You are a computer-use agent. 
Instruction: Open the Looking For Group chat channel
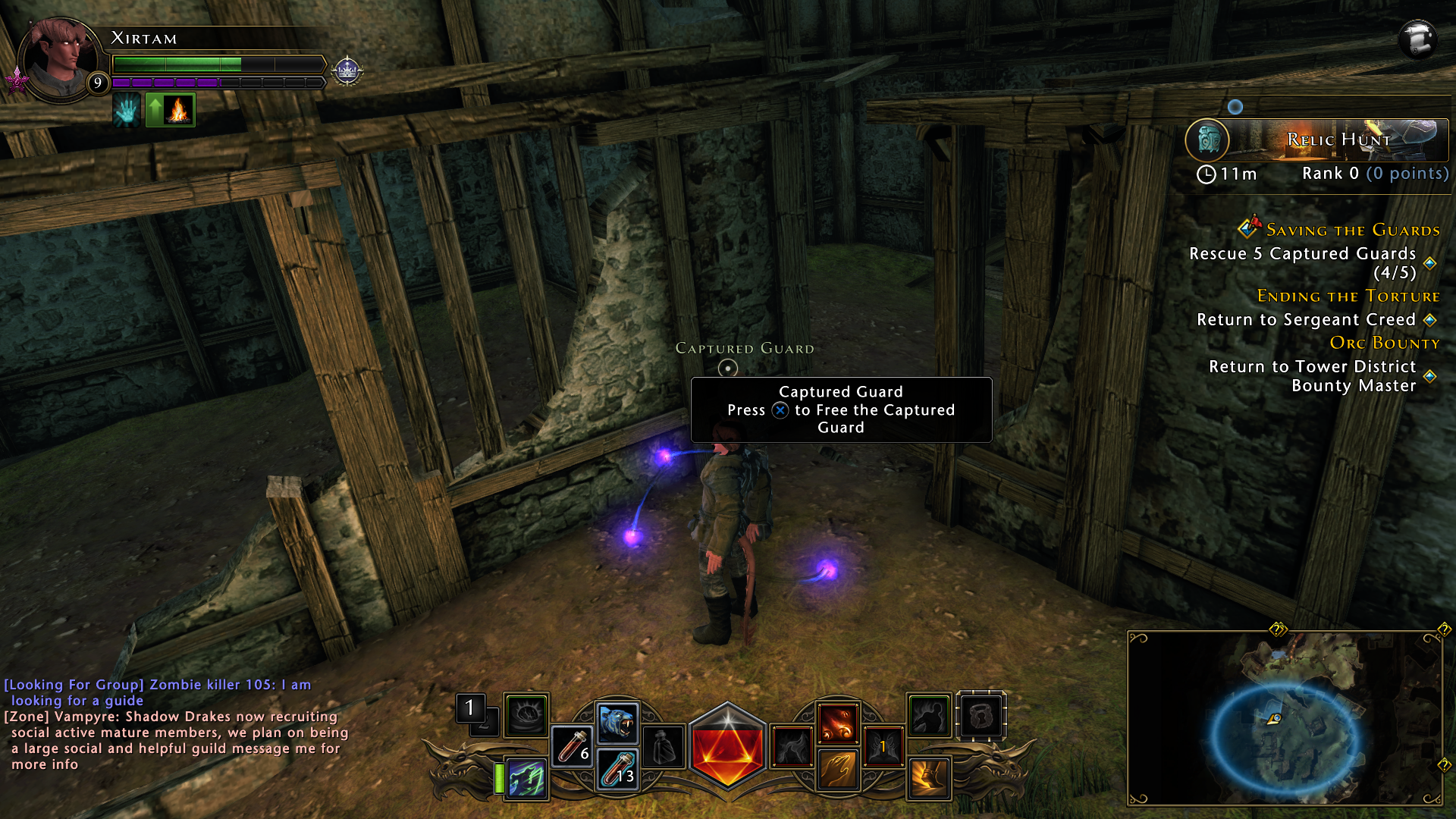(73, 684)
